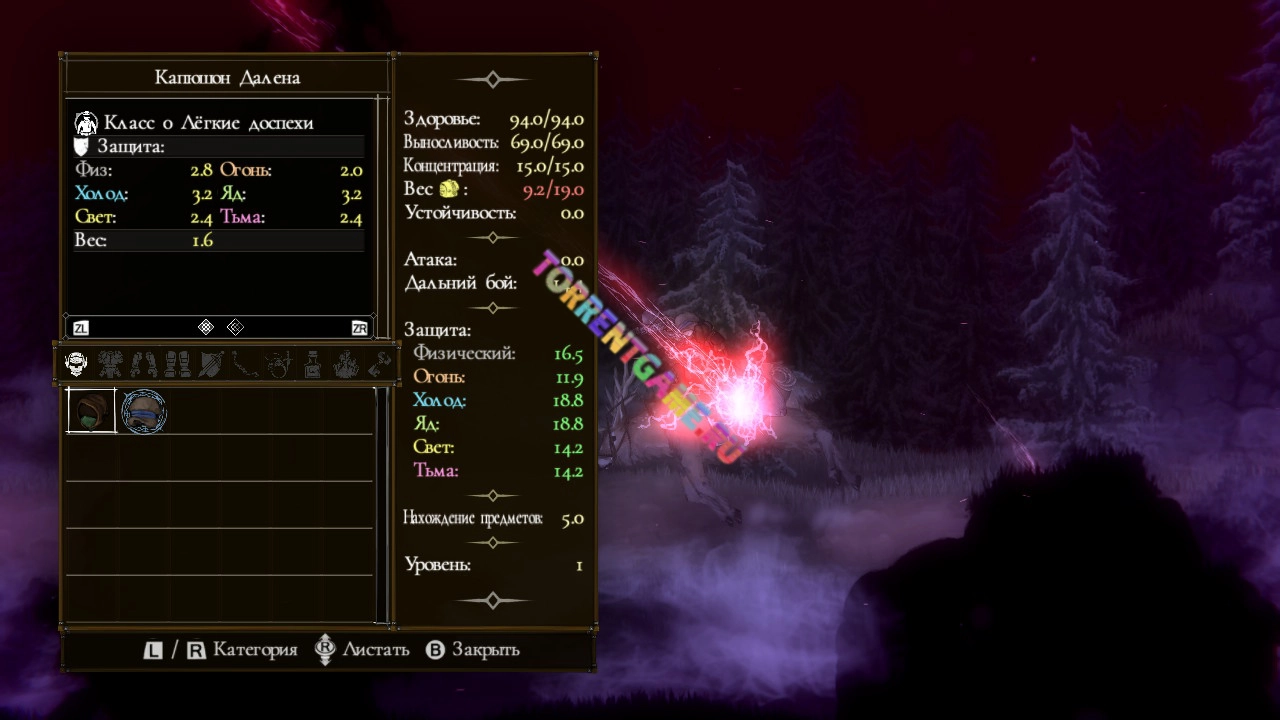The image size is (1280, 720).
Task: Click the outlined diamond page indicator
Action: coord(235,327)
